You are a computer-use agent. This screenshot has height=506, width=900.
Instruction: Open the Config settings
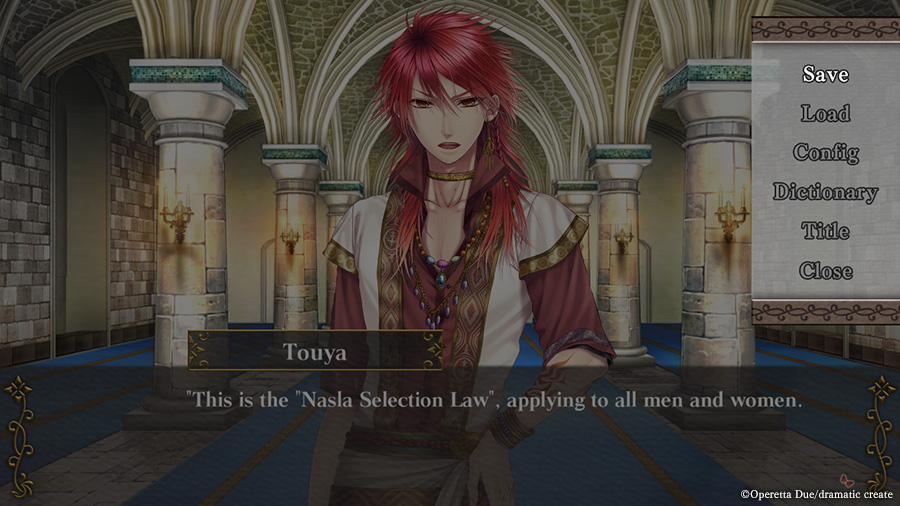(825, 152)
